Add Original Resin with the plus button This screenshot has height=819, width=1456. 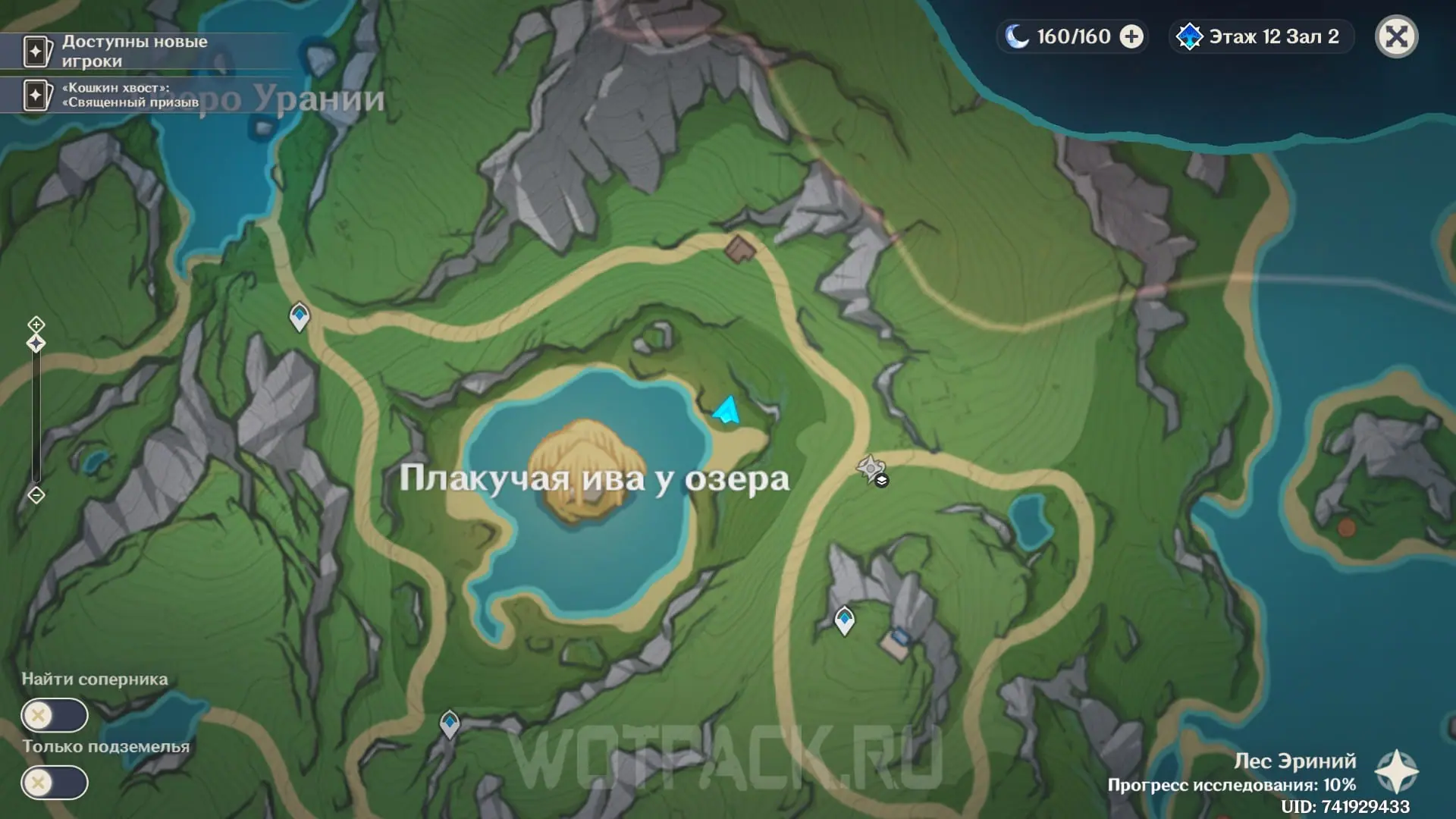1131,36
